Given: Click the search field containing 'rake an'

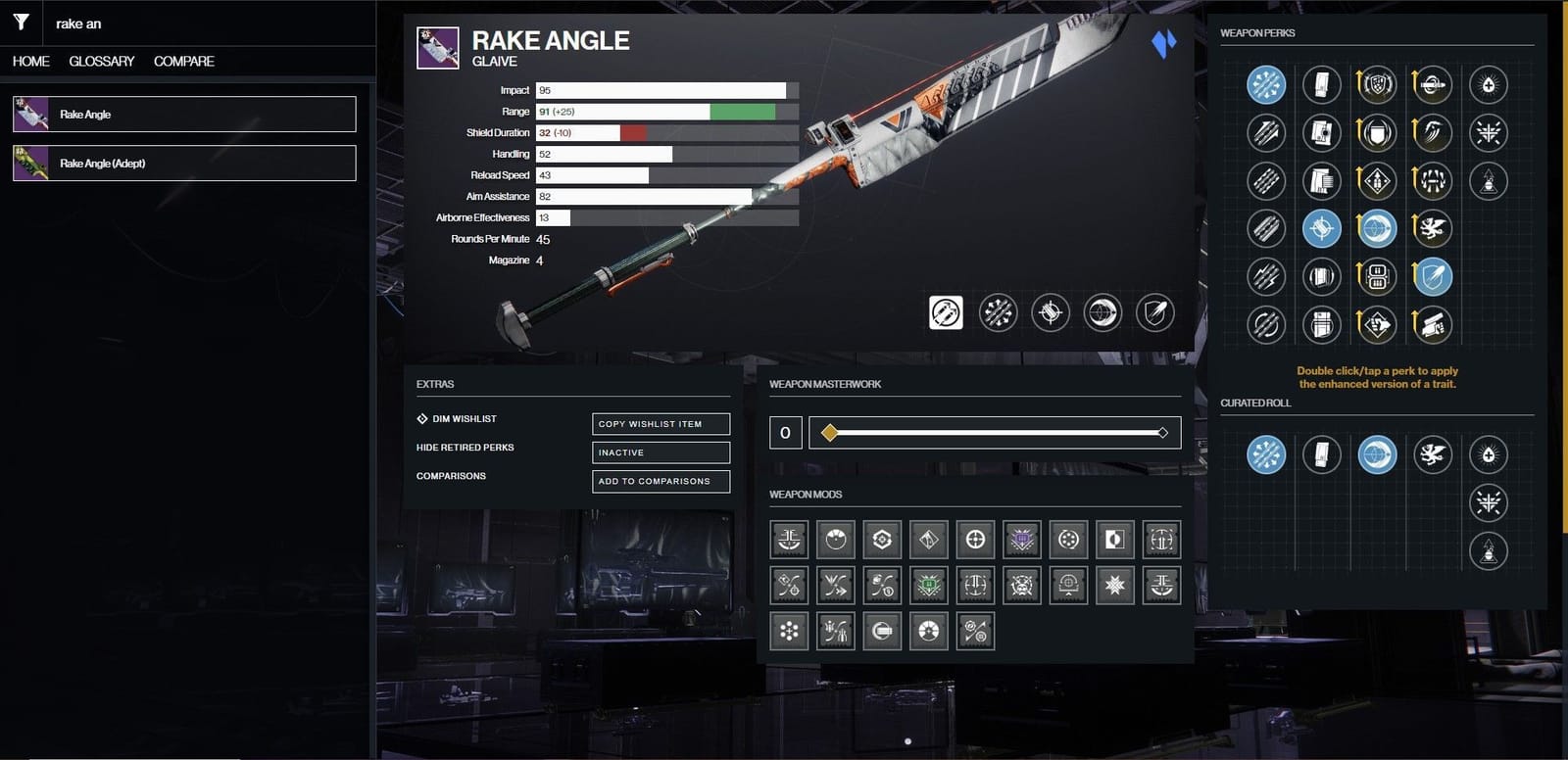Looking at the screenshot, I should (x=147, y=22).
